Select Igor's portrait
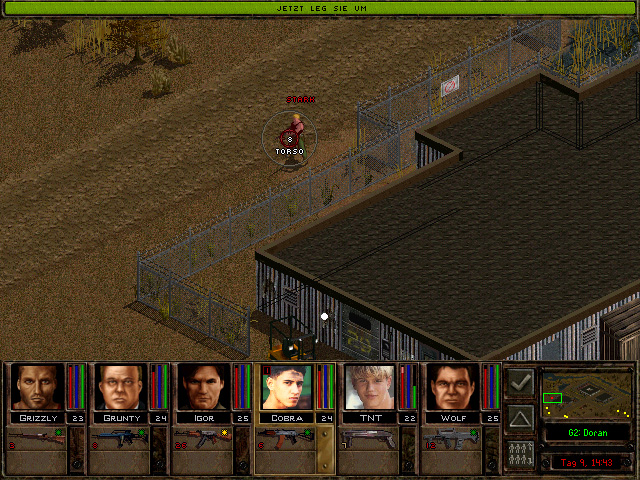Viewport: 640px width, 480px height. pyautogui.click(x=204, y=386)
